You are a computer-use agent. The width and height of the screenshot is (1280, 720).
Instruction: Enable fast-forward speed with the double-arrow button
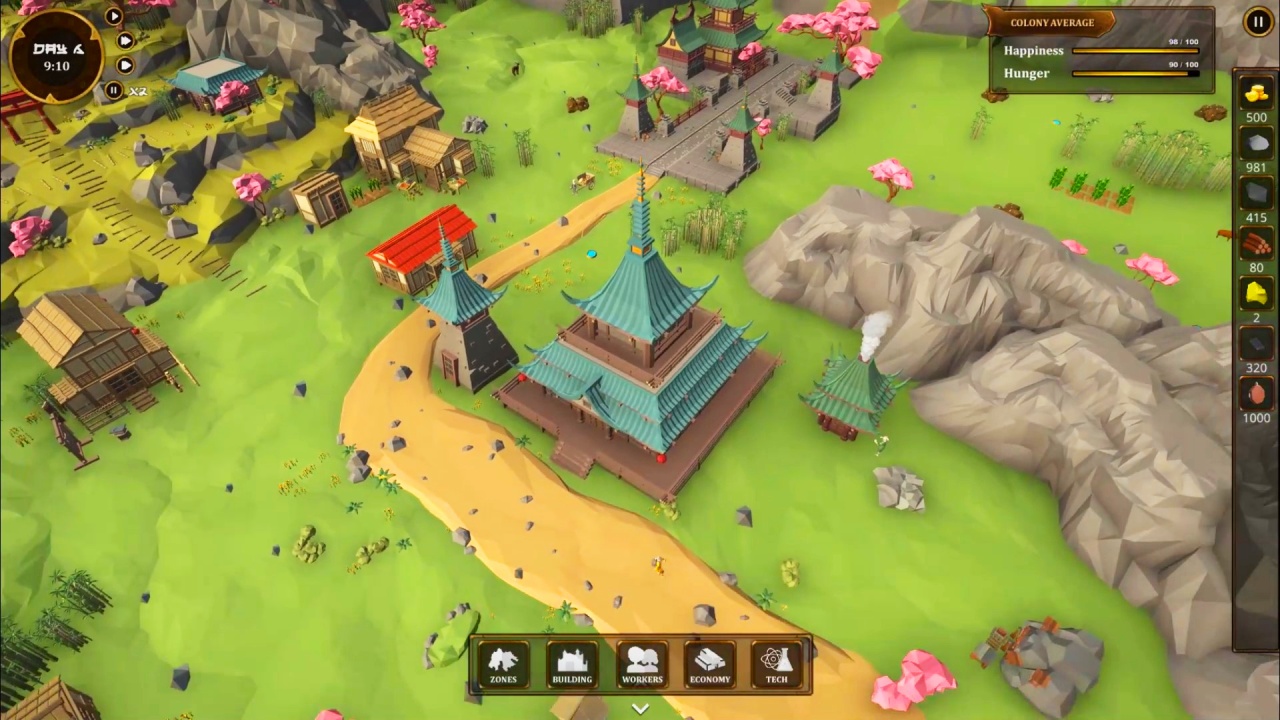[126, 40]
